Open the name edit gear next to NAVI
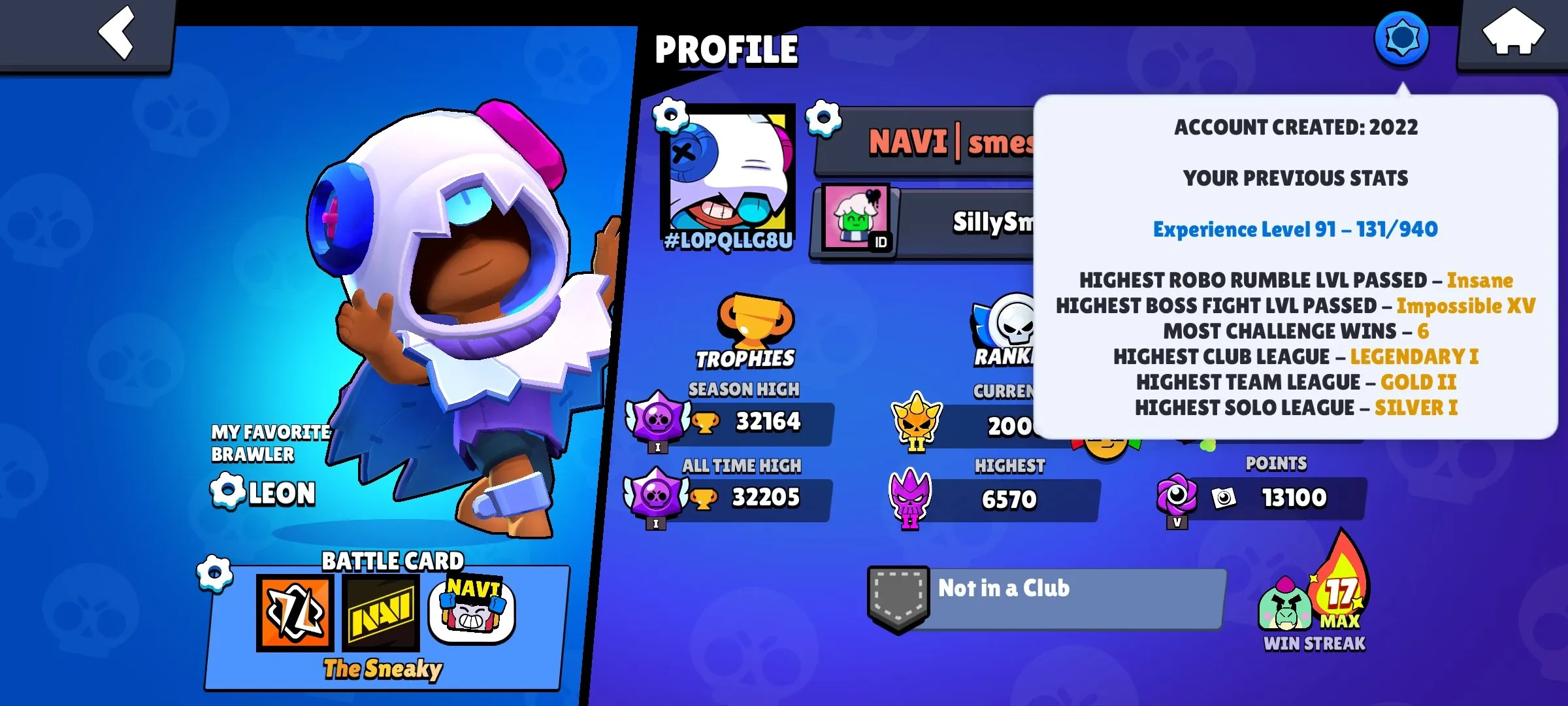The height and width of the screenshot is (706, 1568). 825,118
